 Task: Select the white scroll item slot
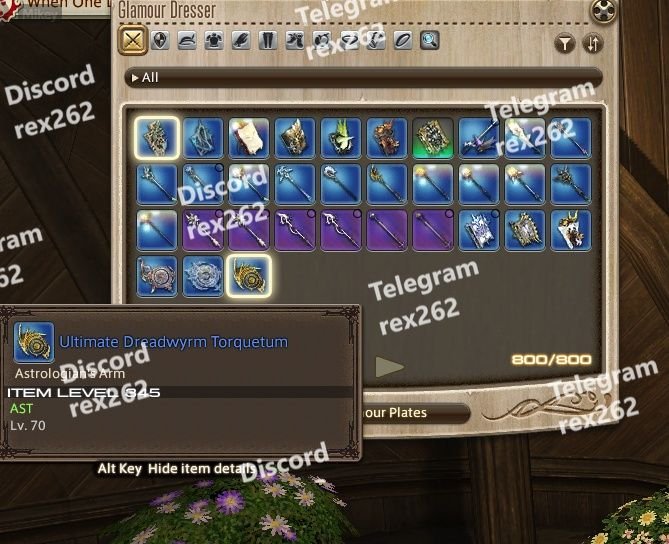tap(249, 138)
